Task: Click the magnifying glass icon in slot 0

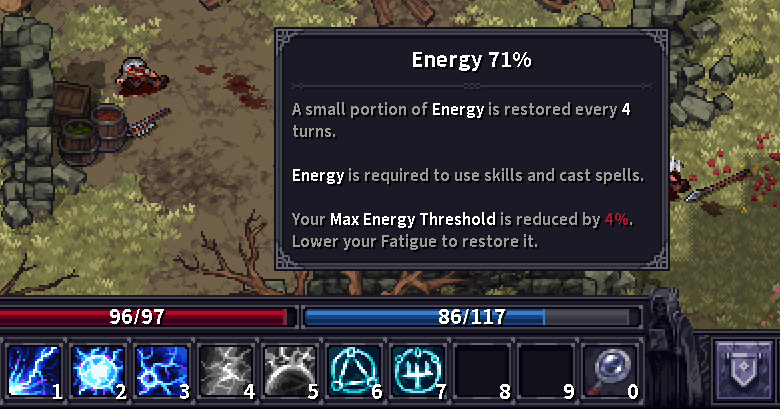Action: pyautogui.click(x=609, y=371)
